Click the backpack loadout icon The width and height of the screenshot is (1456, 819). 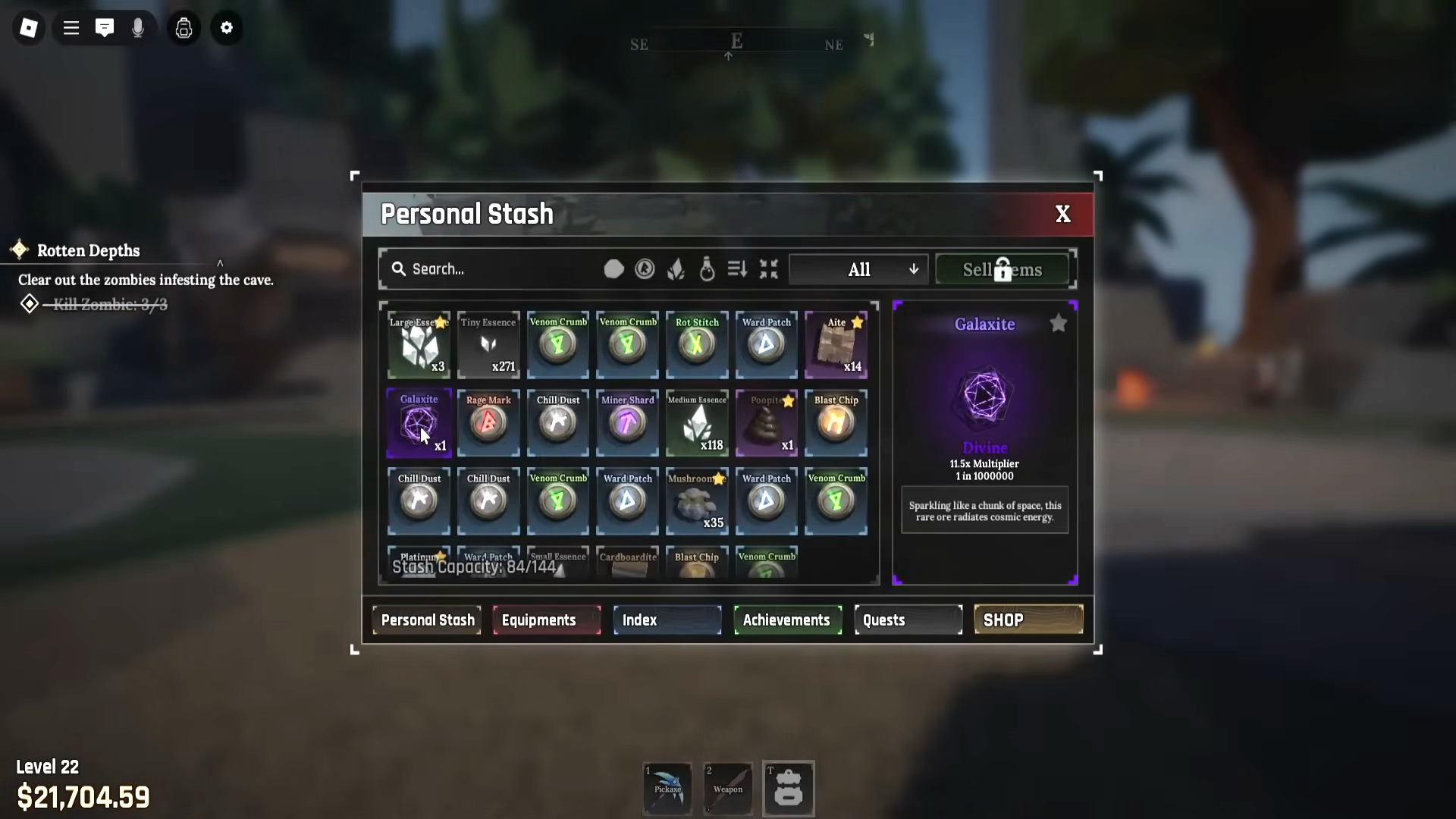coord(184,28)
